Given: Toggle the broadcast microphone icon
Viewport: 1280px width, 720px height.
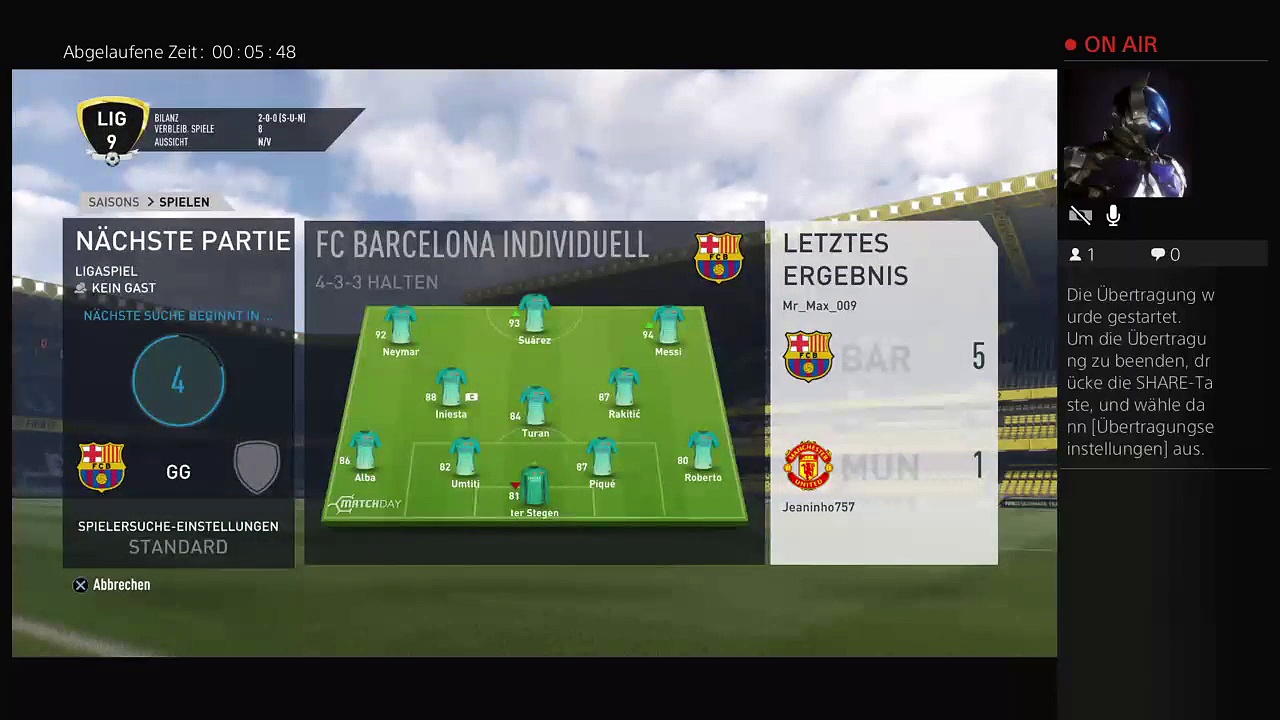Looking at the screenshot, I should click(1113, 215).
